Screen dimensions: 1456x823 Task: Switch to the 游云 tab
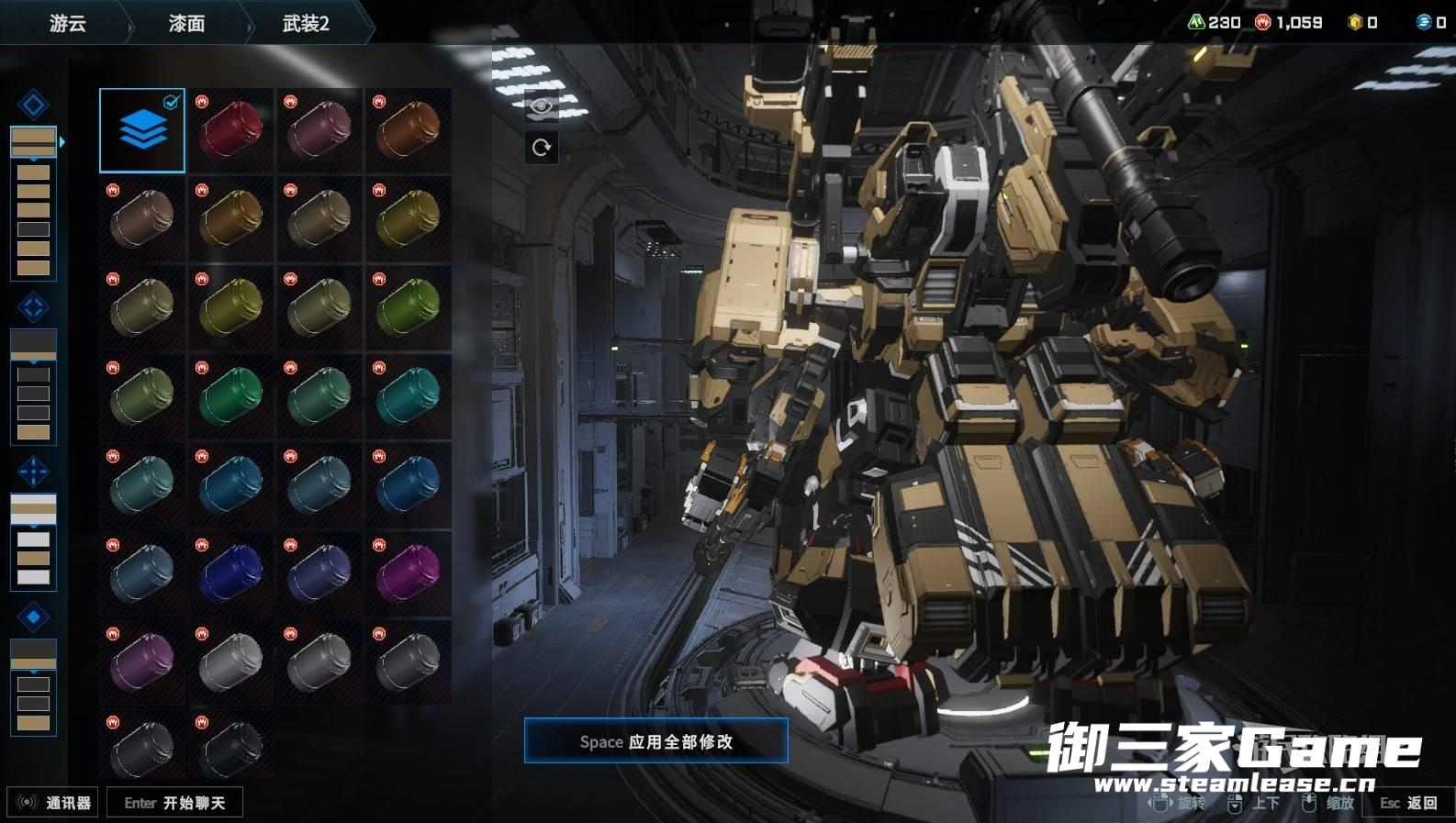67,23
